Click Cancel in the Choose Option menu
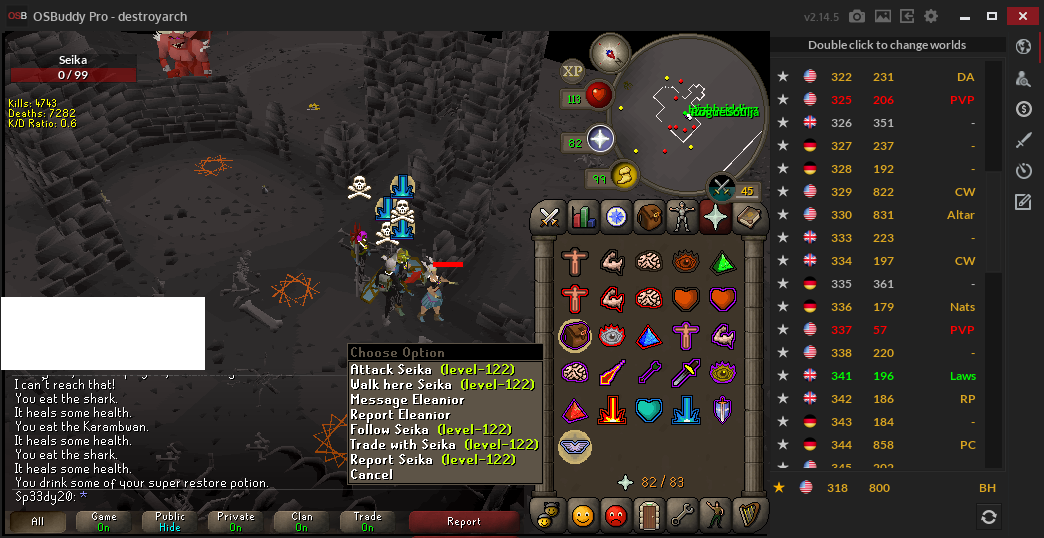The image size is (1044, 538). click(372, 475)
